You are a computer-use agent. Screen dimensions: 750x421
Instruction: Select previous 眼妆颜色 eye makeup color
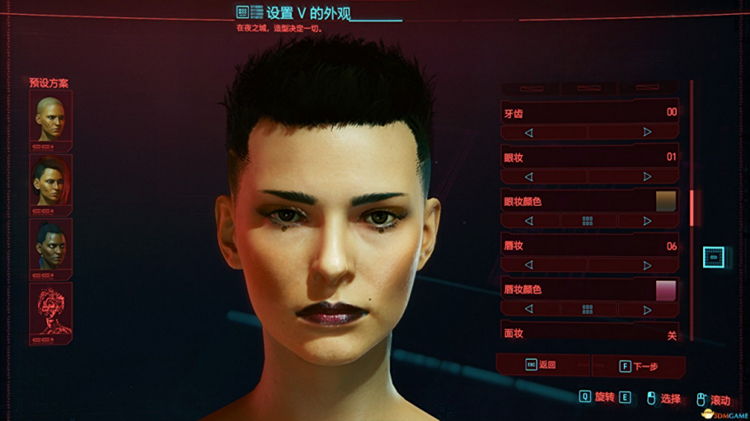coord(529,220)
